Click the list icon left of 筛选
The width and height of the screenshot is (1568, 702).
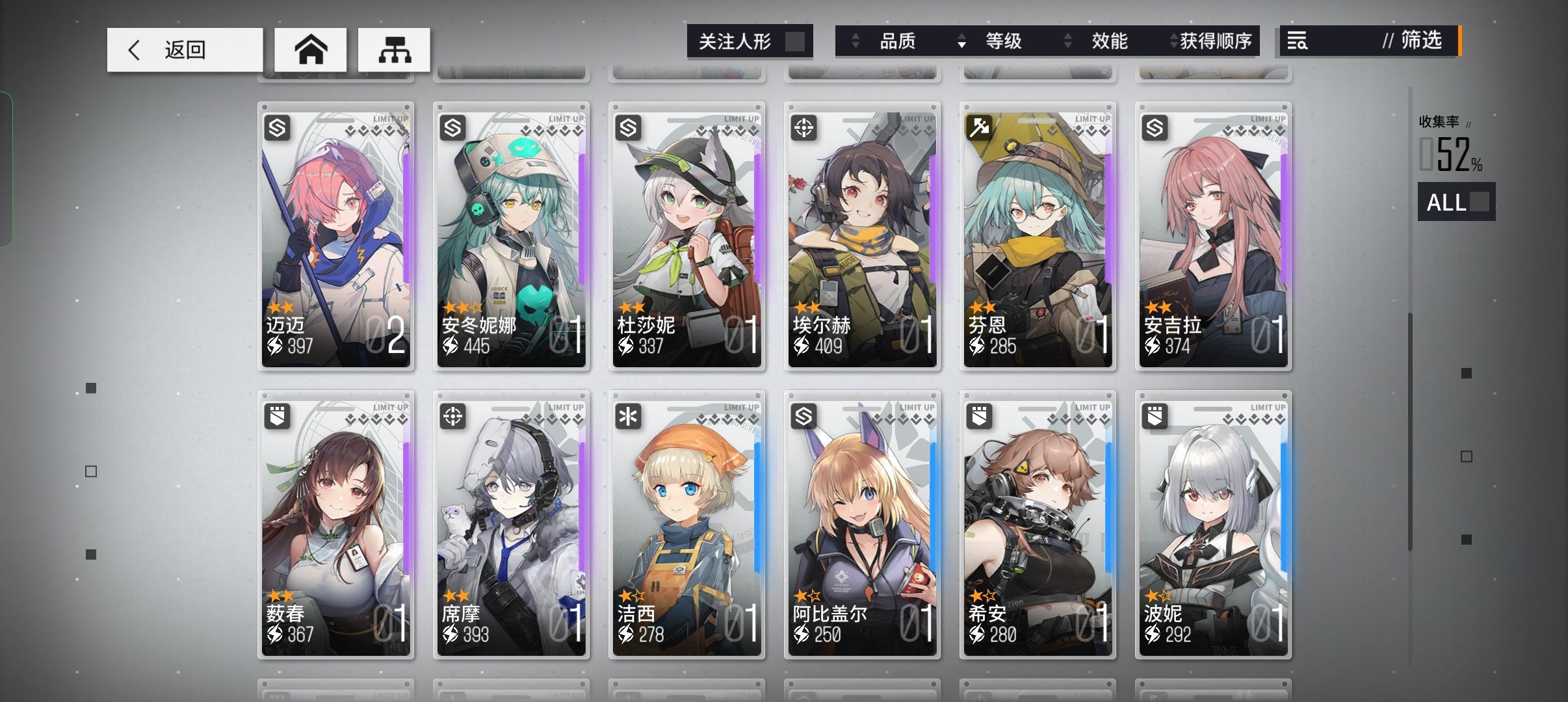1296,41
